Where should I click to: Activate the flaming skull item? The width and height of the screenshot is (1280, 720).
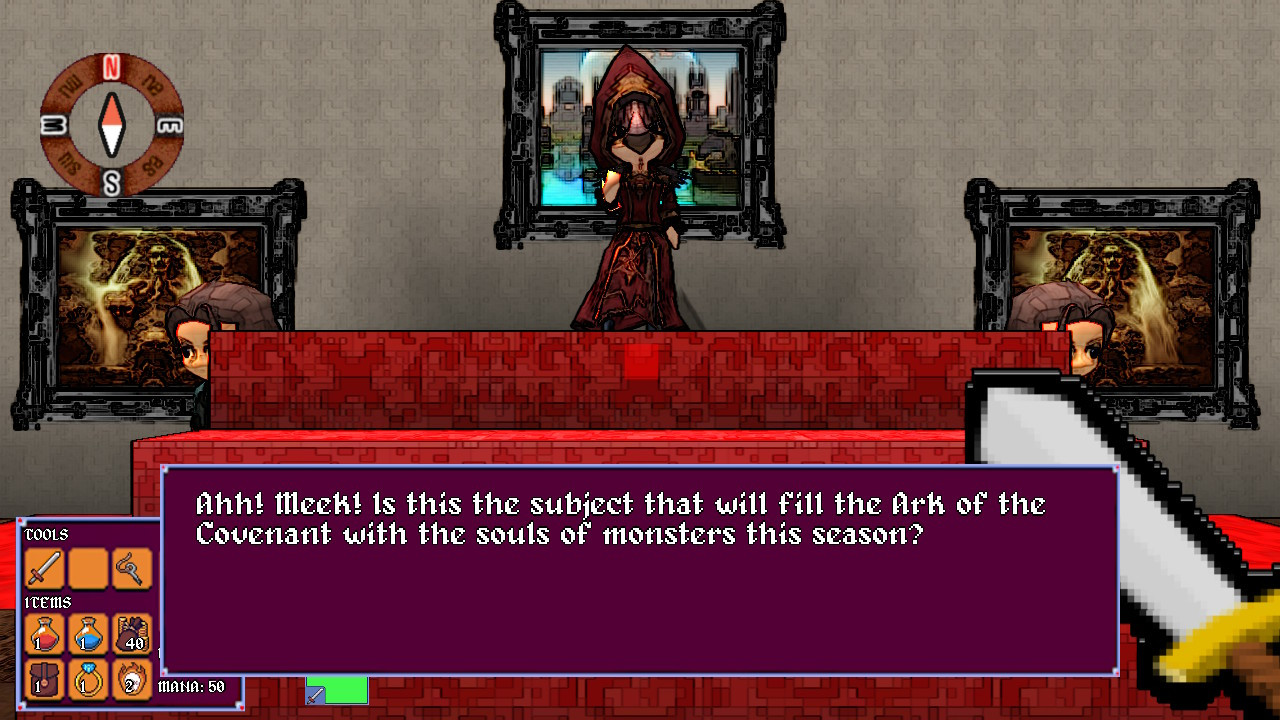131,680
